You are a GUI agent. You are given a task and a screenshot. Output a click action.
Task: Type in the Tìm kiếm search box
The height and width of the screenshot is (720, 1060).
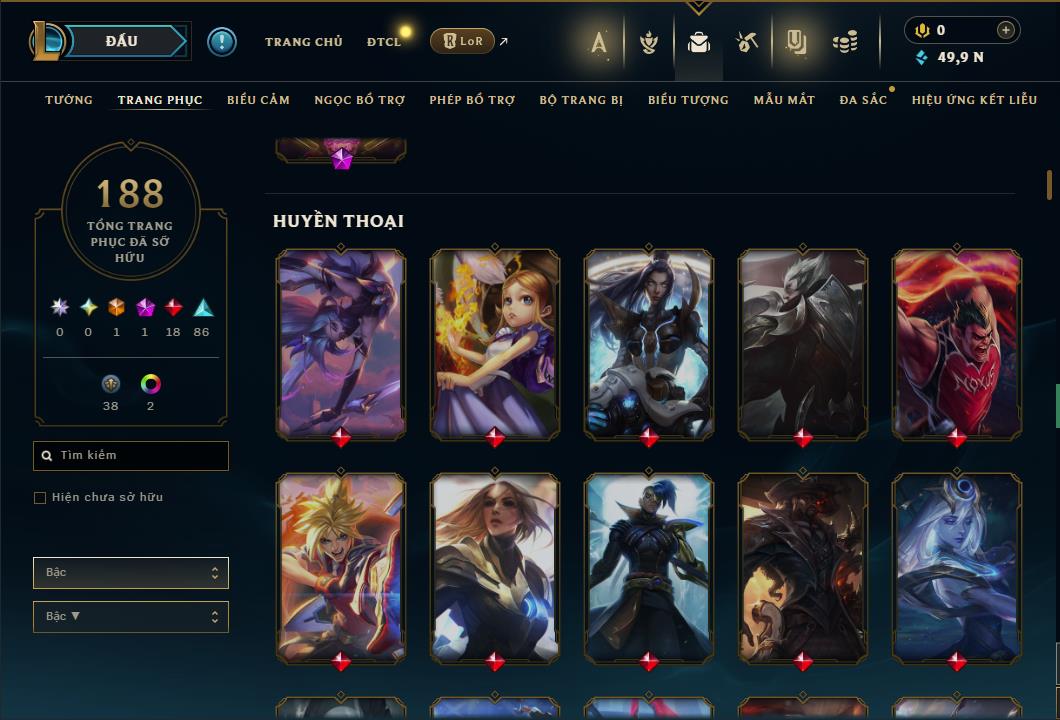point(140,456)
